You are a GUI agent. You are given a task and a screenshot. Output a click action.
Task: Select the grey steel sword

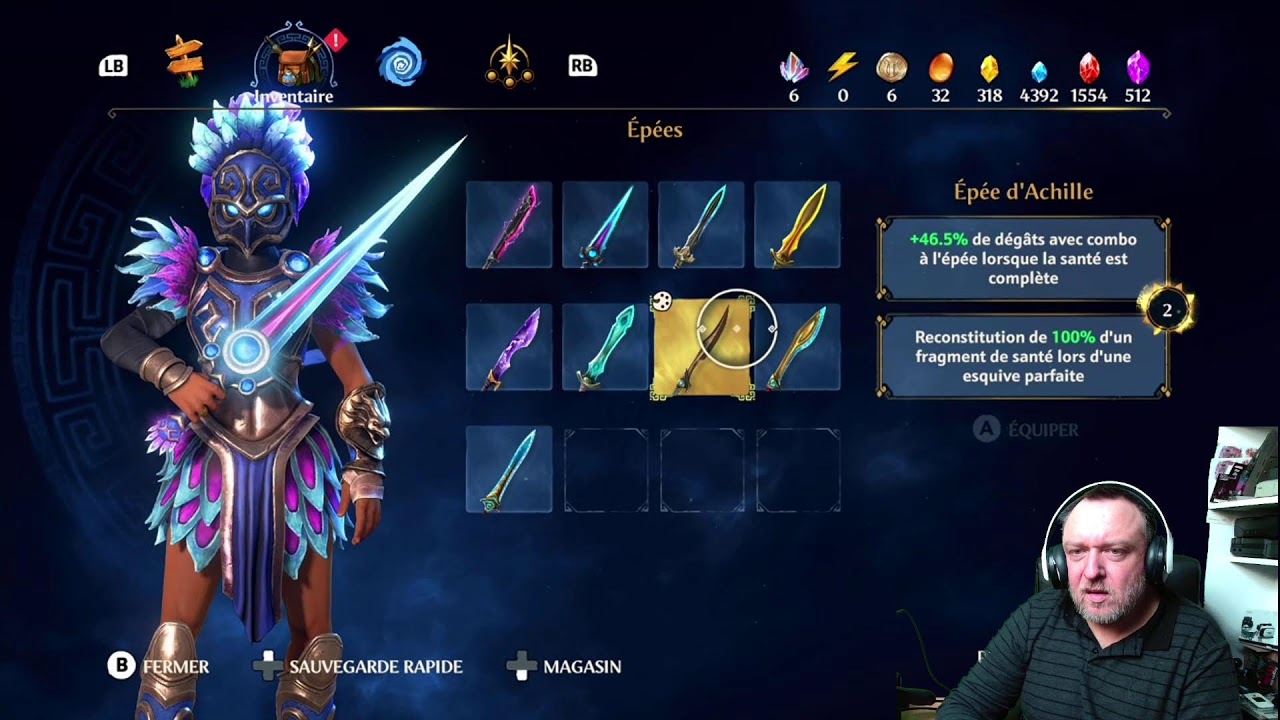point(701,225)
